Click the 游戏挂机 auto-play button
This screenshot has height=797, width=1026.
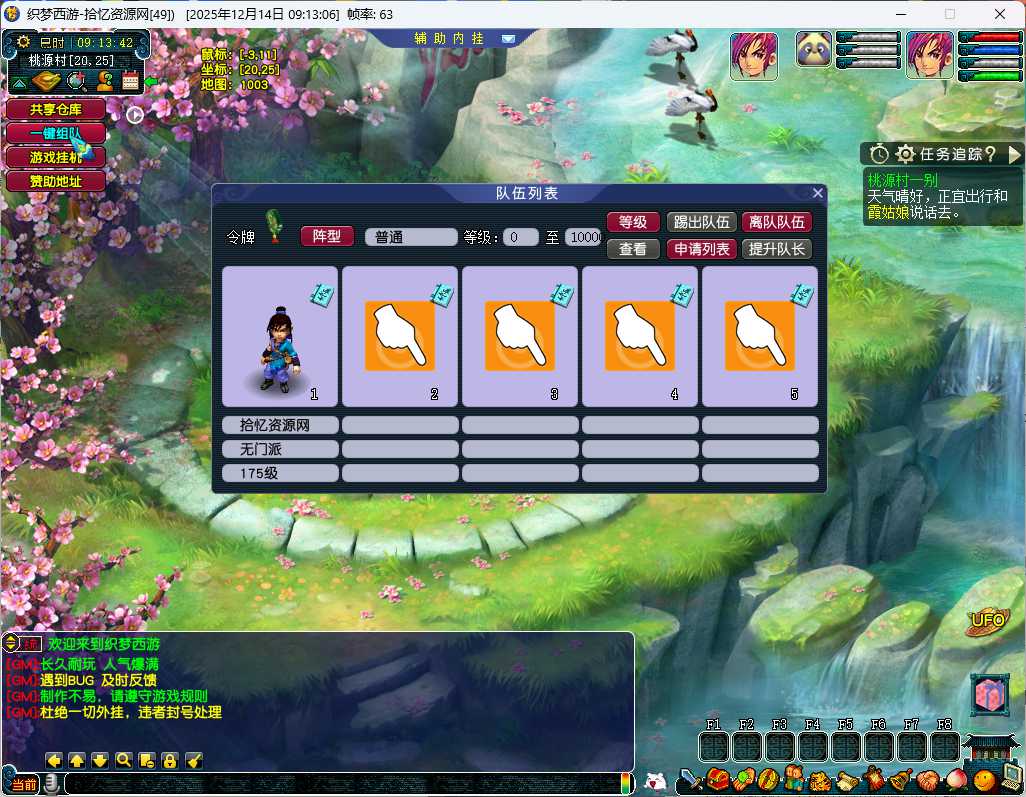click(55, 157)
